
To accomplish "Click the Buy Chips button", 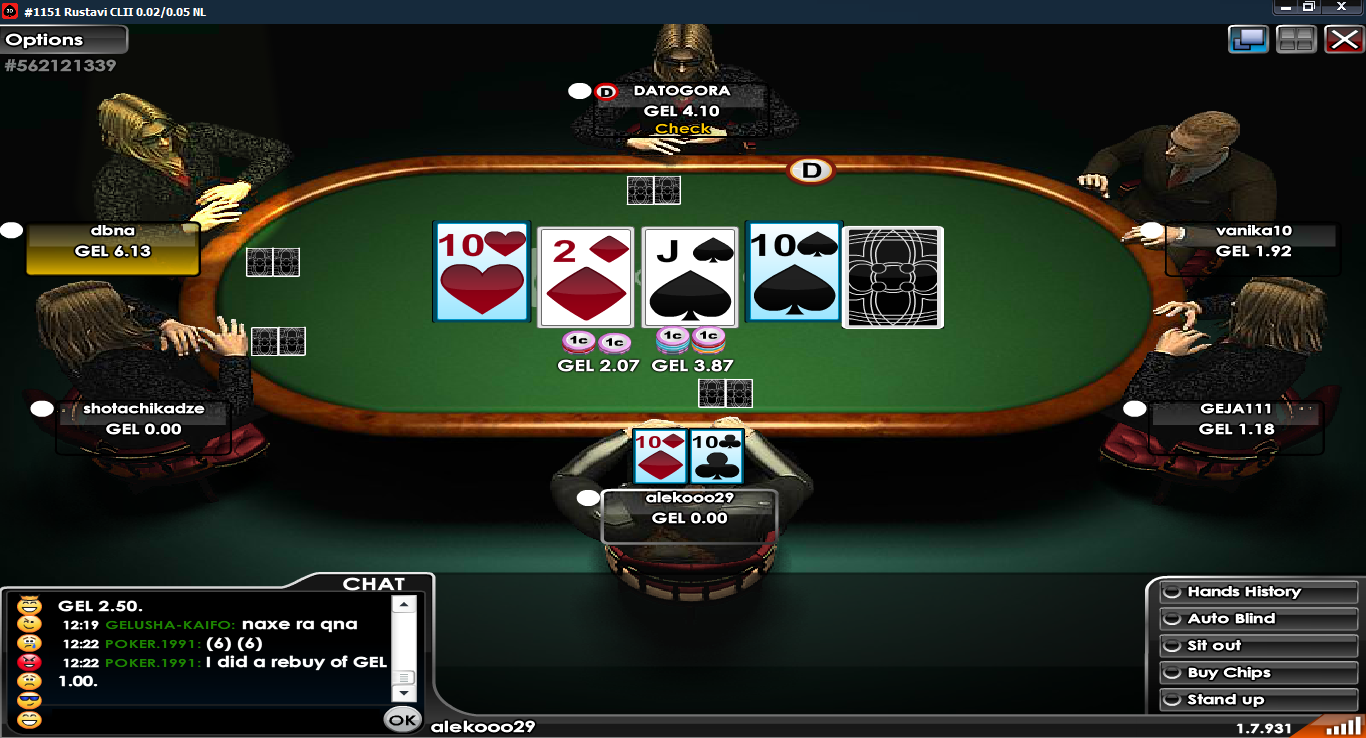I will point(1257,673).
